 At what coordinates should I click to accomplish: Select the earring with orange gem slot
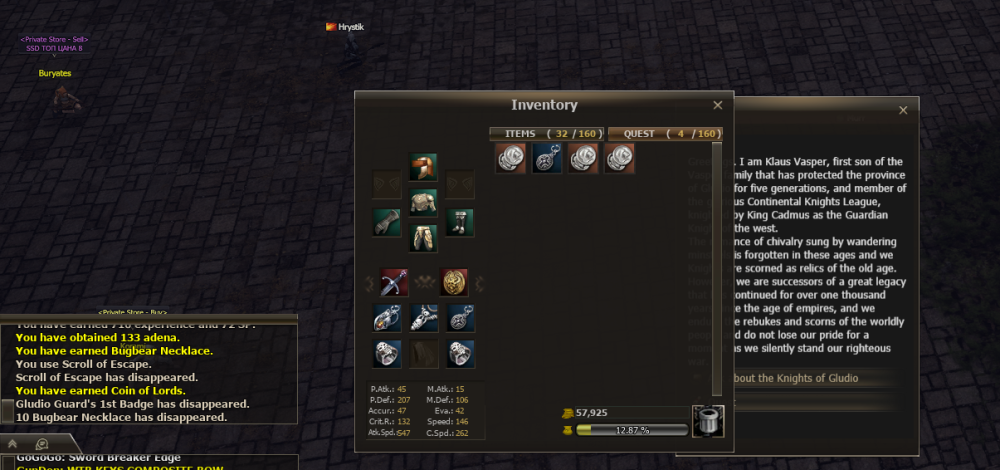coord(387,318)
